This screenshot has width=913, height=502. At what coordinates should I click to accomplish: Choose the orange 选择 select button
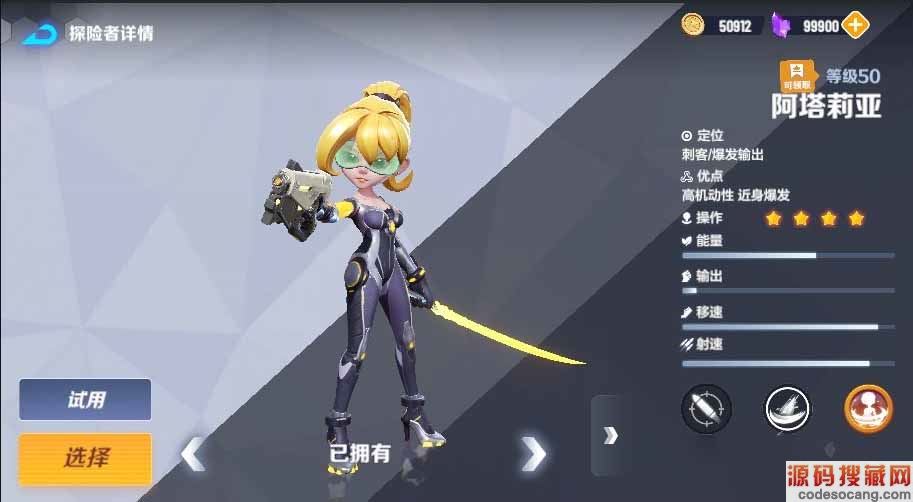tap(85, 458)
